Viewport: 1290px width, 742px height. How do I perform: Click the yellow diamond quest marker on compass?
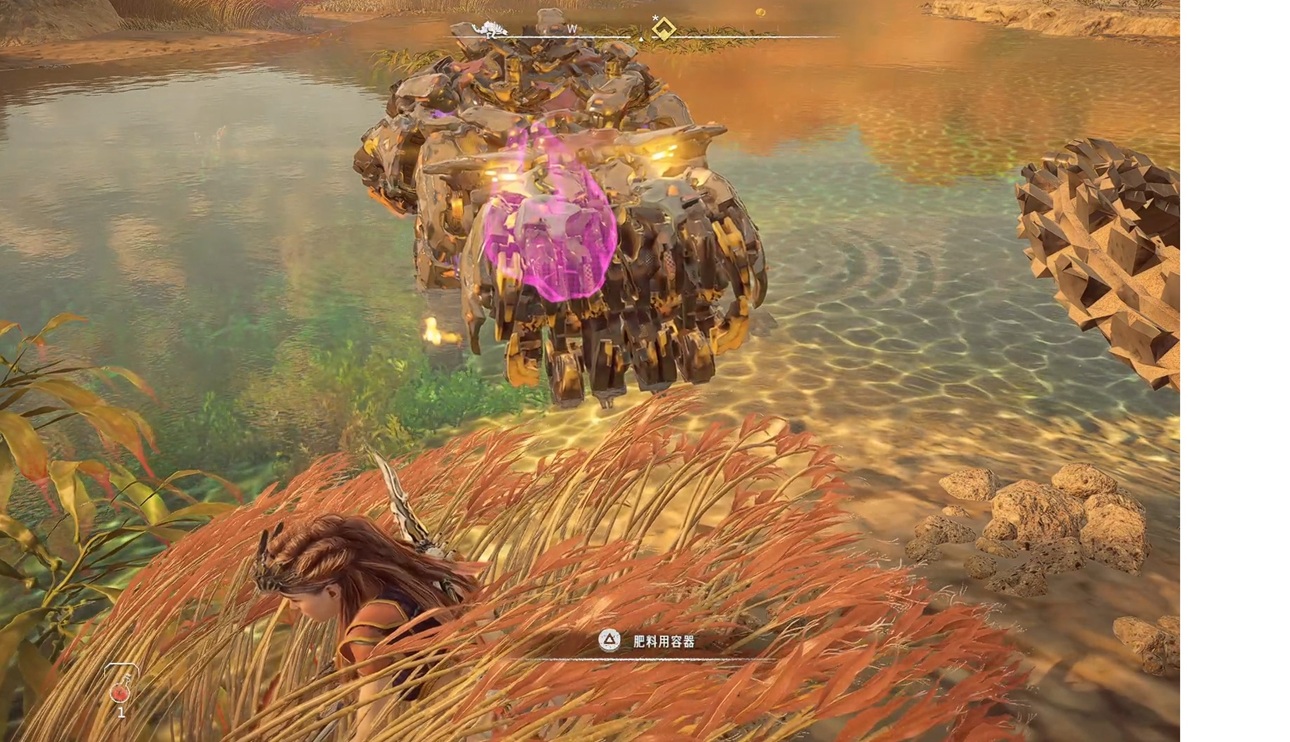click(x=664, y=29)
